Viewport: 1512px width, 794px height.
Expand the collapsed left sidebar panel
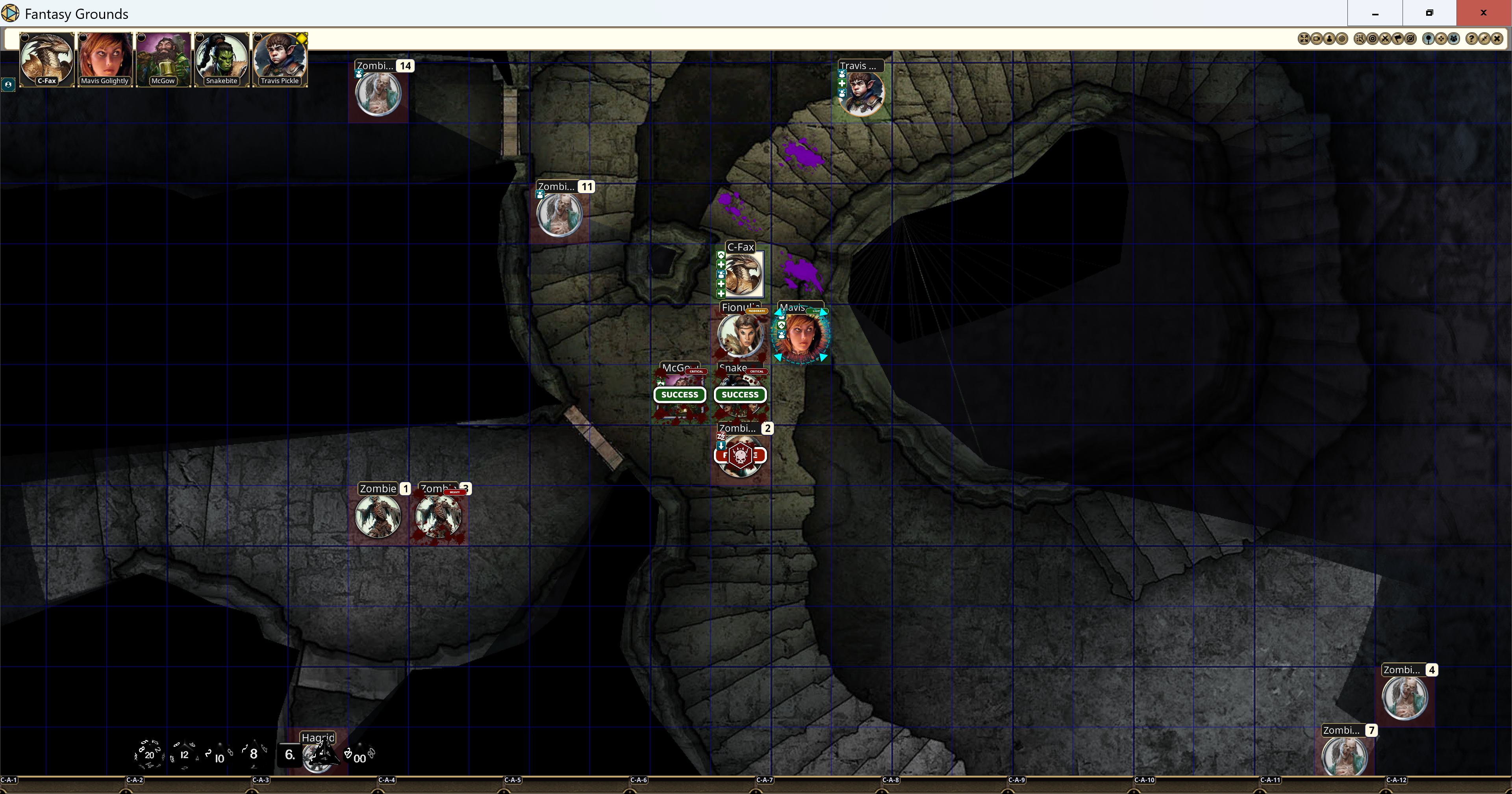tap(9, 85)
